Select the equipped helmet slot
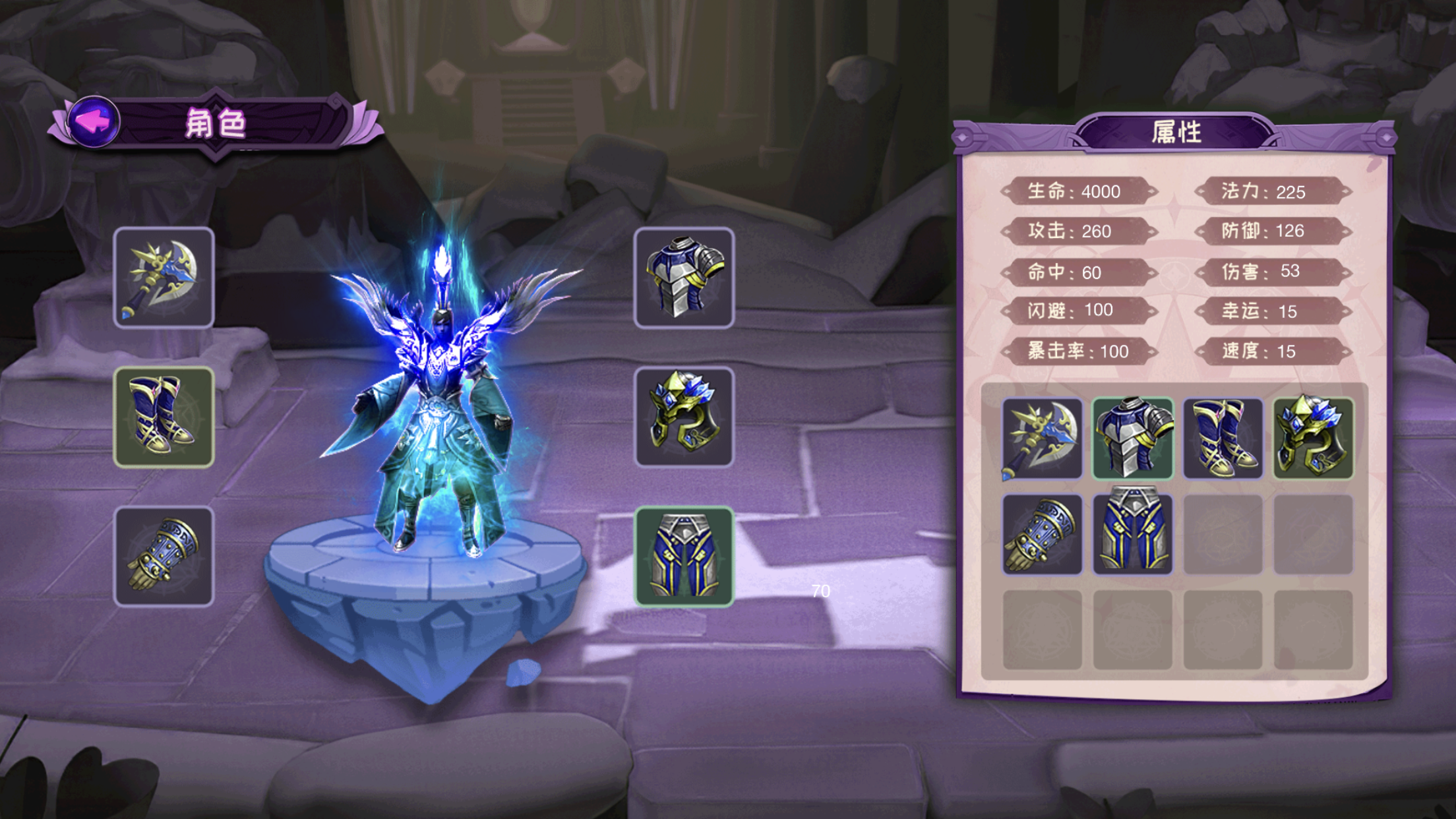 pyautogui.click(x=684, y=417)
